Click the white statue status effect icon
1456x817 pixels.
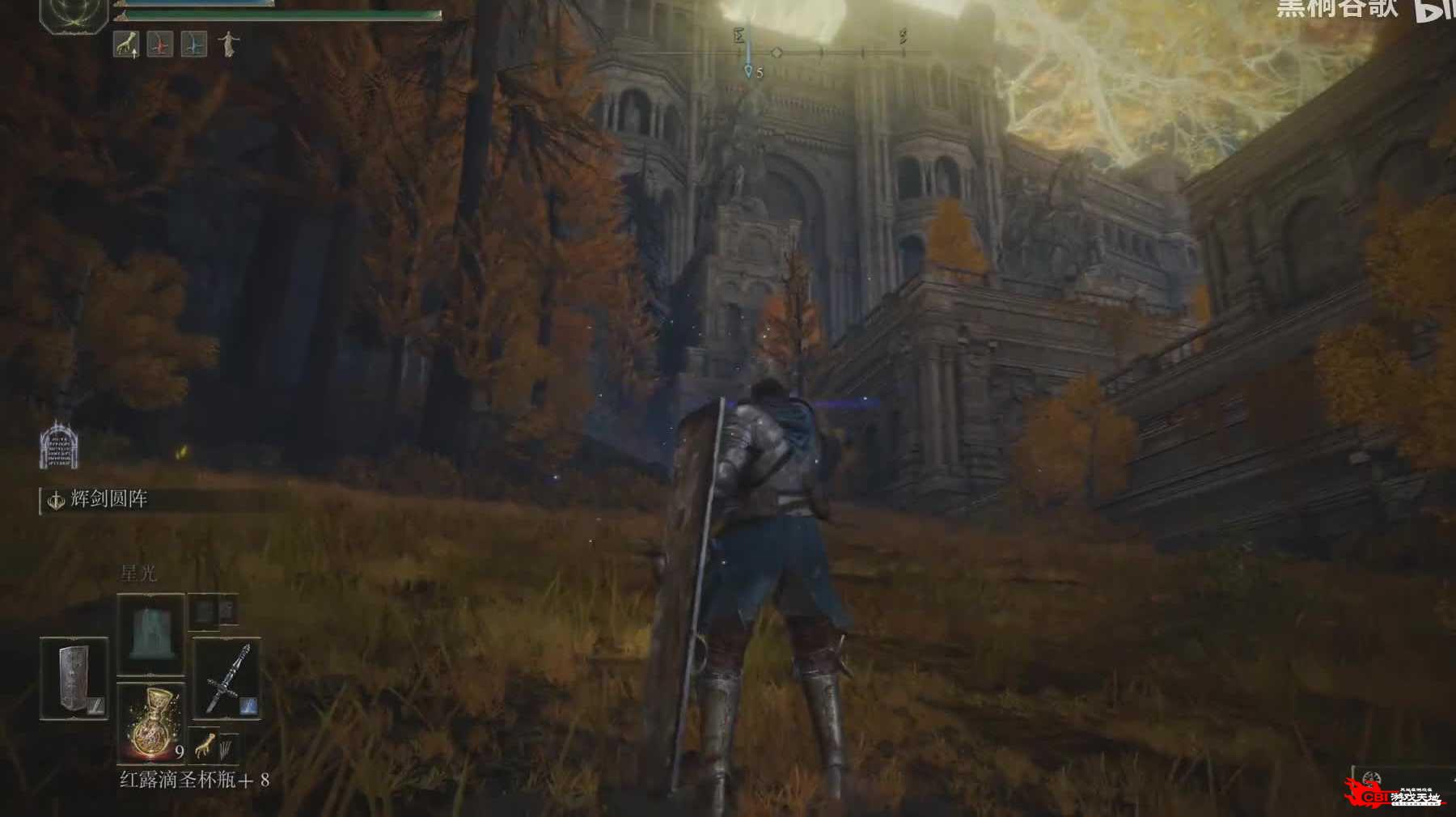pos(228,44)
